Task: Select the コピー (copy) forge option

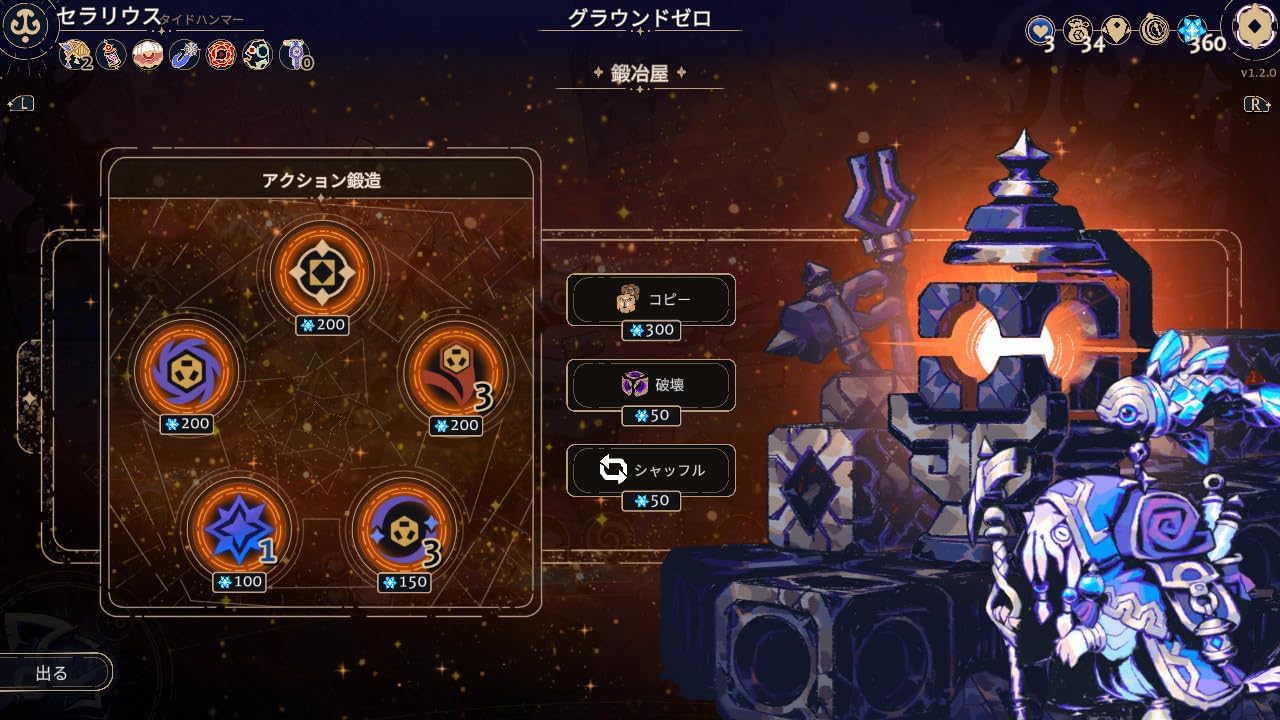Action: tap(651, 299)
